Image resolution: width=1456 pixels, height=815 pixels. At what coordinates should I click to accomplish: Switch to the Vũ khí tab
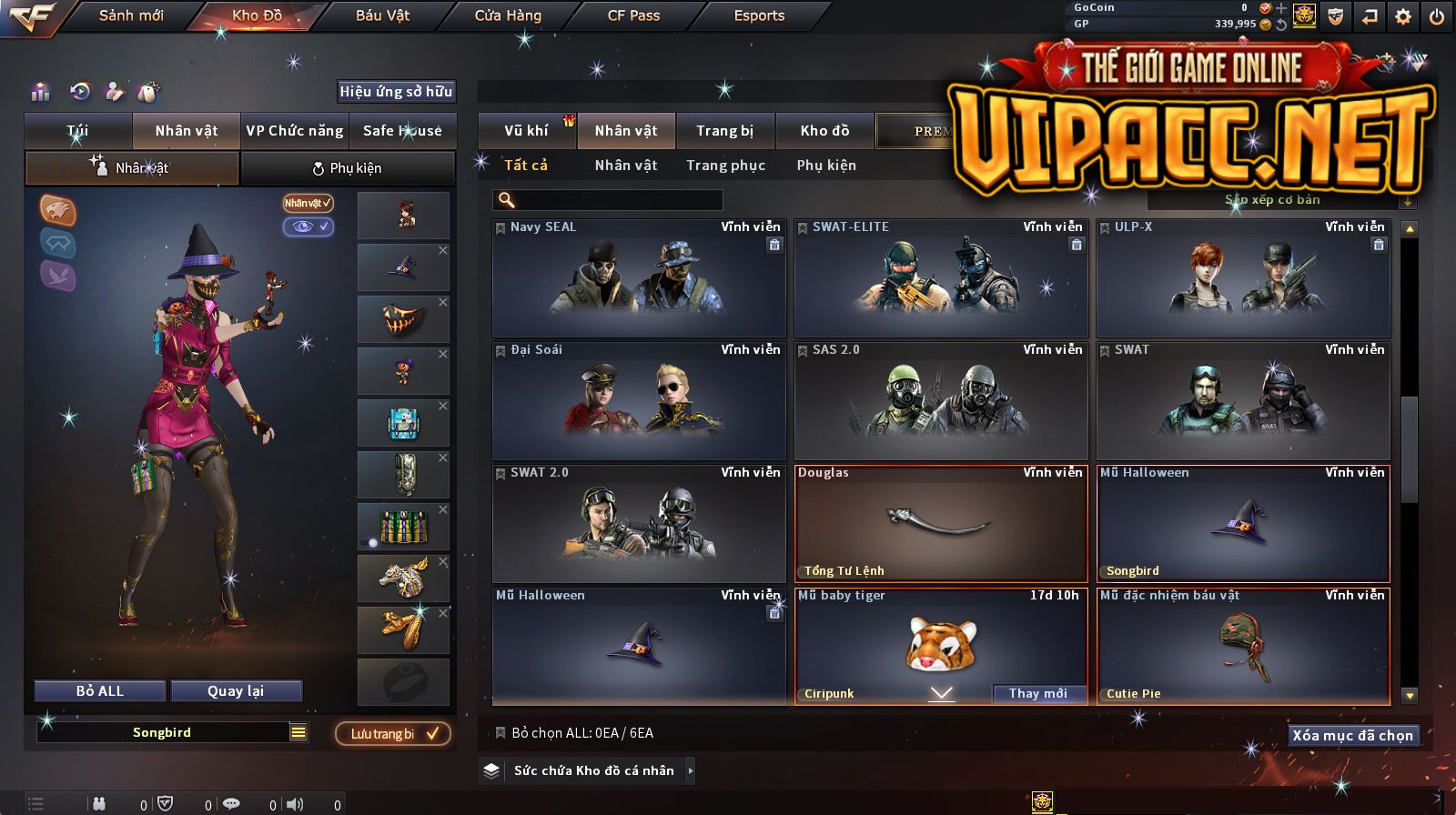coord(526,131)
